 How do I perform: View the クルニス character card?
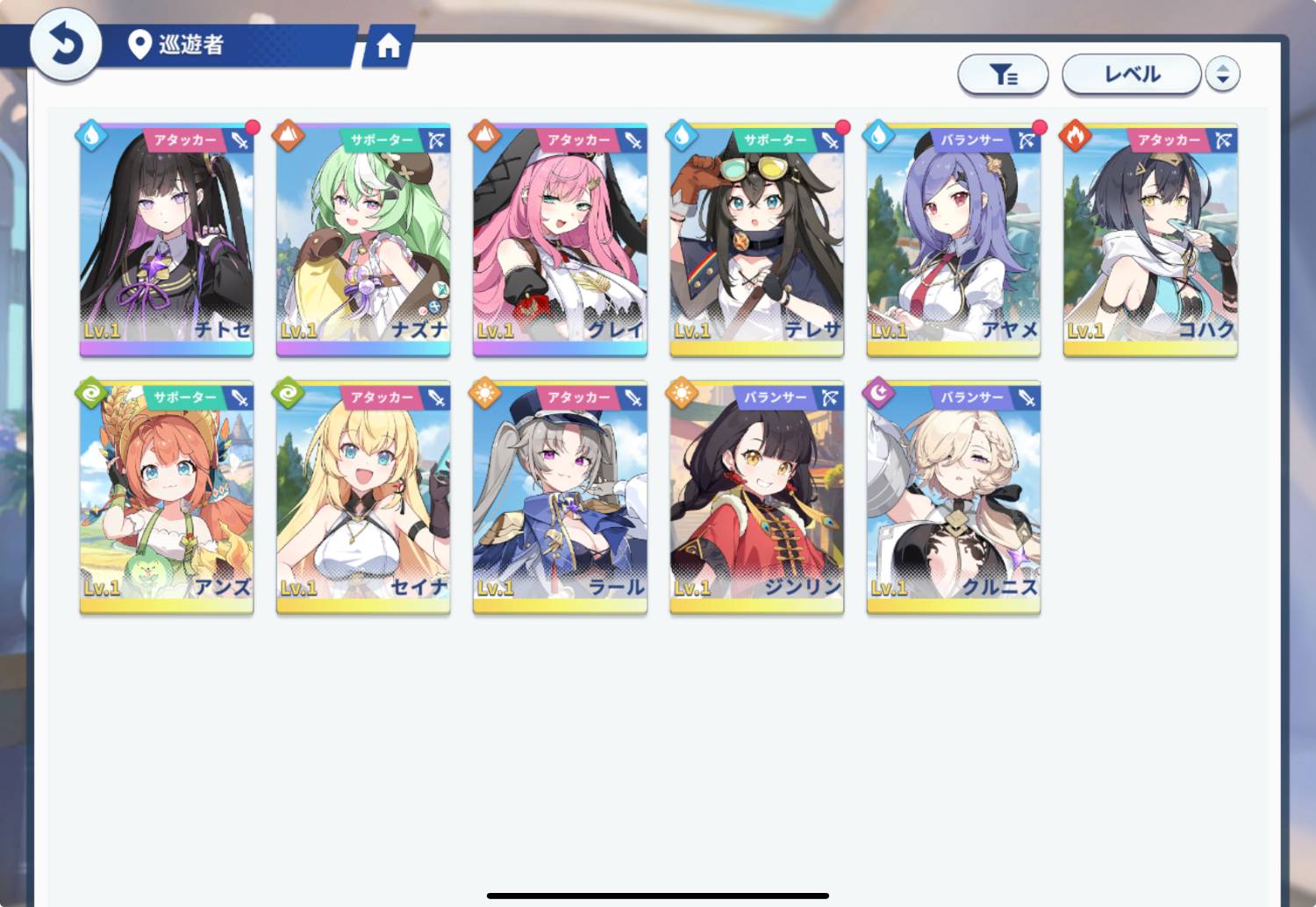(953, 496)
